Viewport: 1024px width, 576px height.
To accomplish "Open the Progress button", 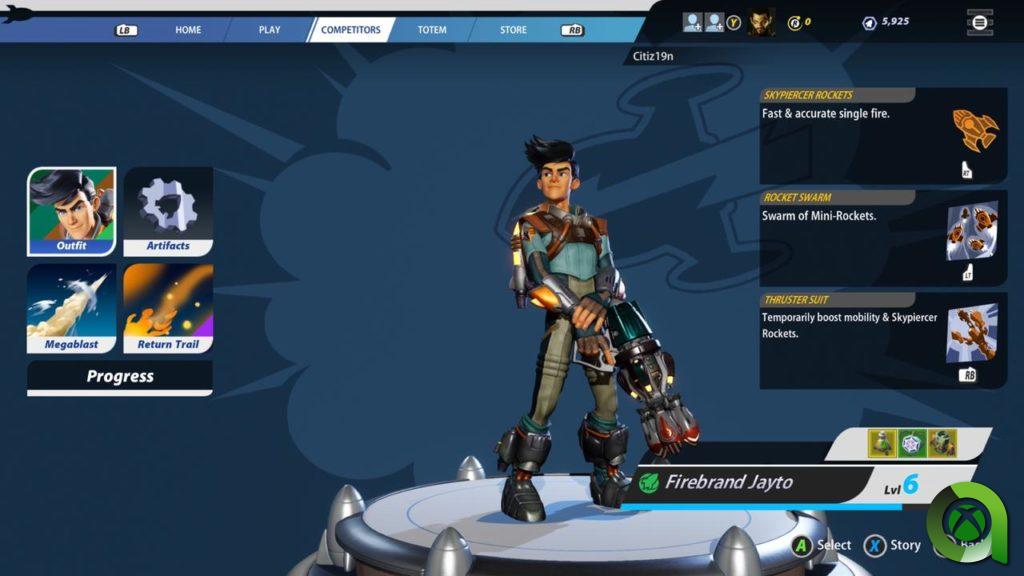I will pos(120,377).
